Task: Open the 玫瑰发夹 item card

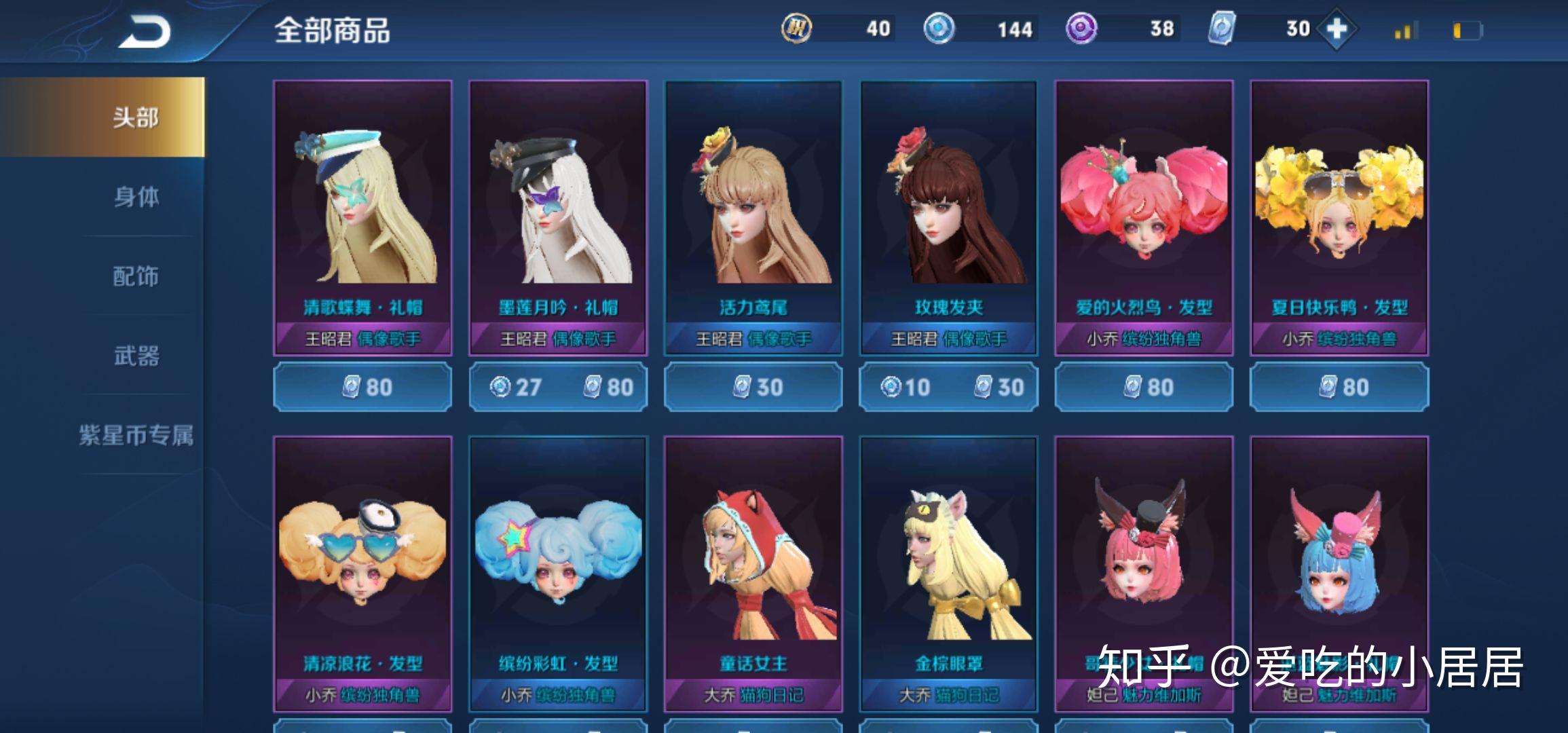Action: [x=949, y=217]
